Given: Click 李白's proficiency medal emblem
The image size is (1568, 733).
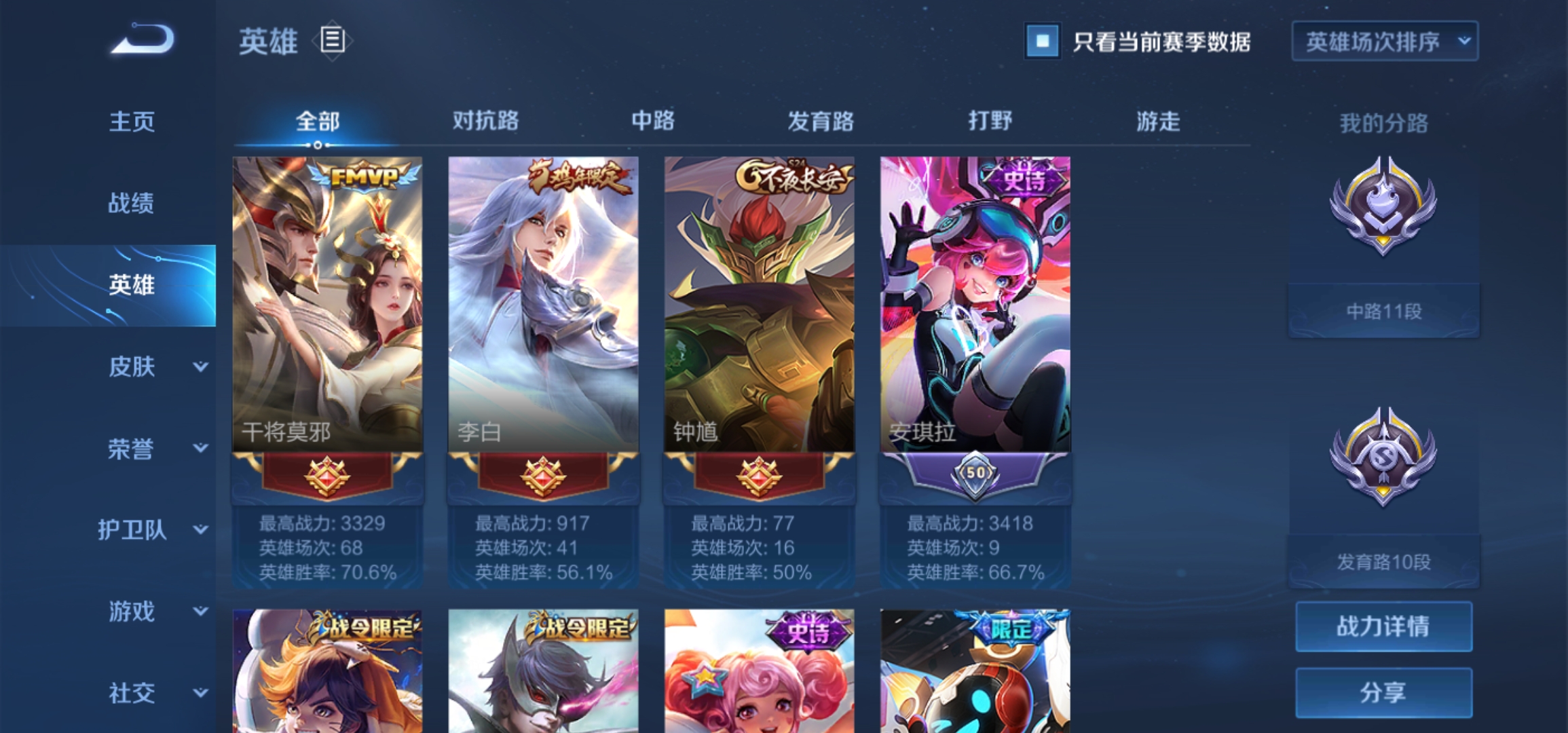Looking at the screenshot, I should tap(542, 475).
